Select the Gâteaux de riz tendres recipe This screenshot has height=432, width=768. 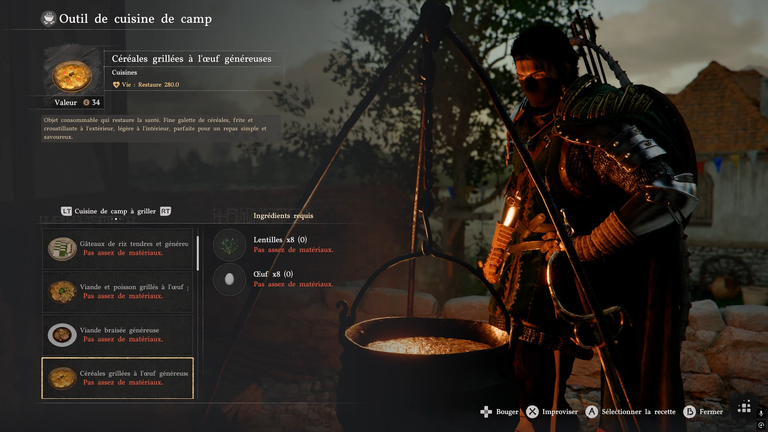[117, 248]
